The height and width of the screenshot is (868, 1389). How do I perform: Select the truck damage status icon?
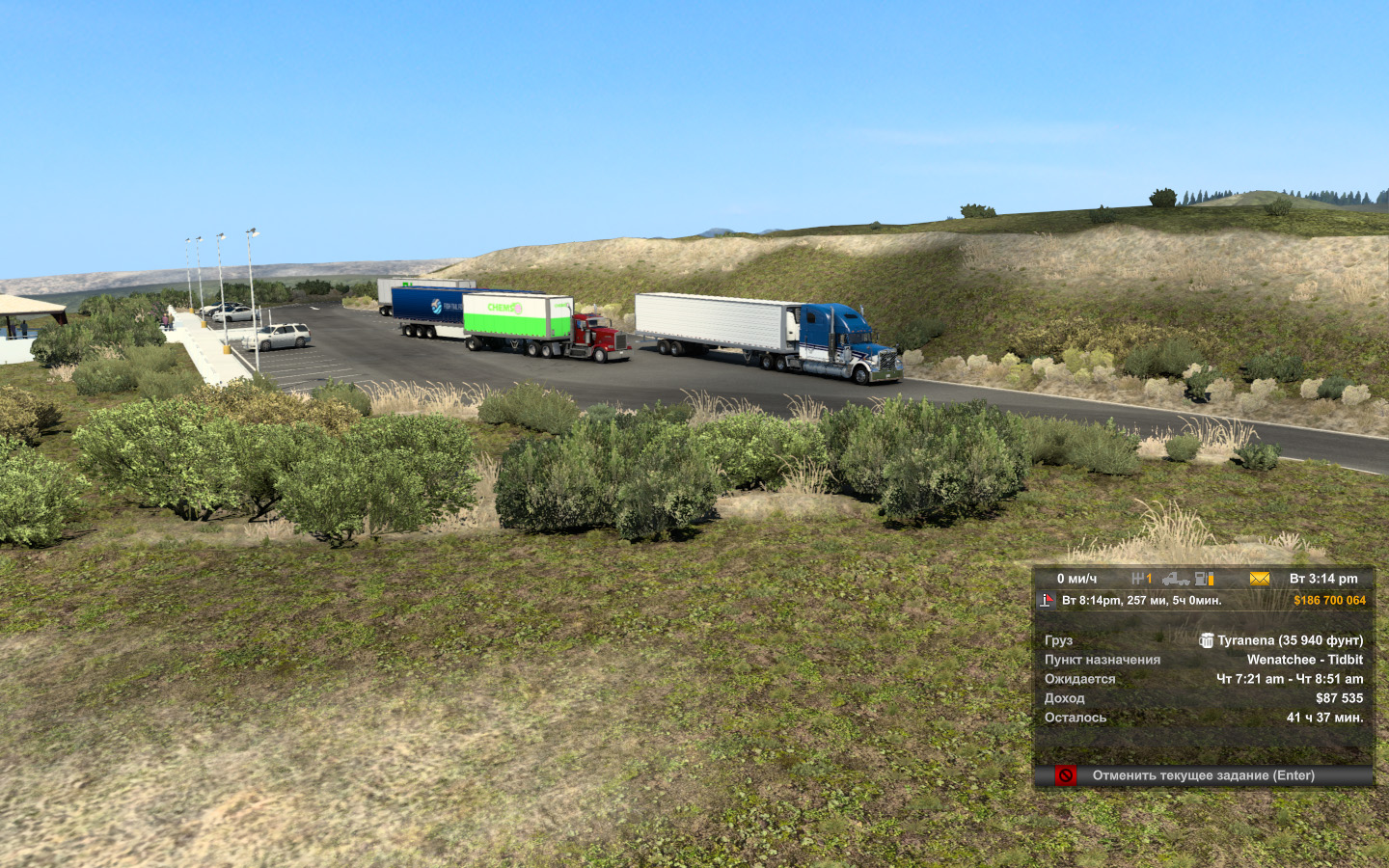(1175, 579)
